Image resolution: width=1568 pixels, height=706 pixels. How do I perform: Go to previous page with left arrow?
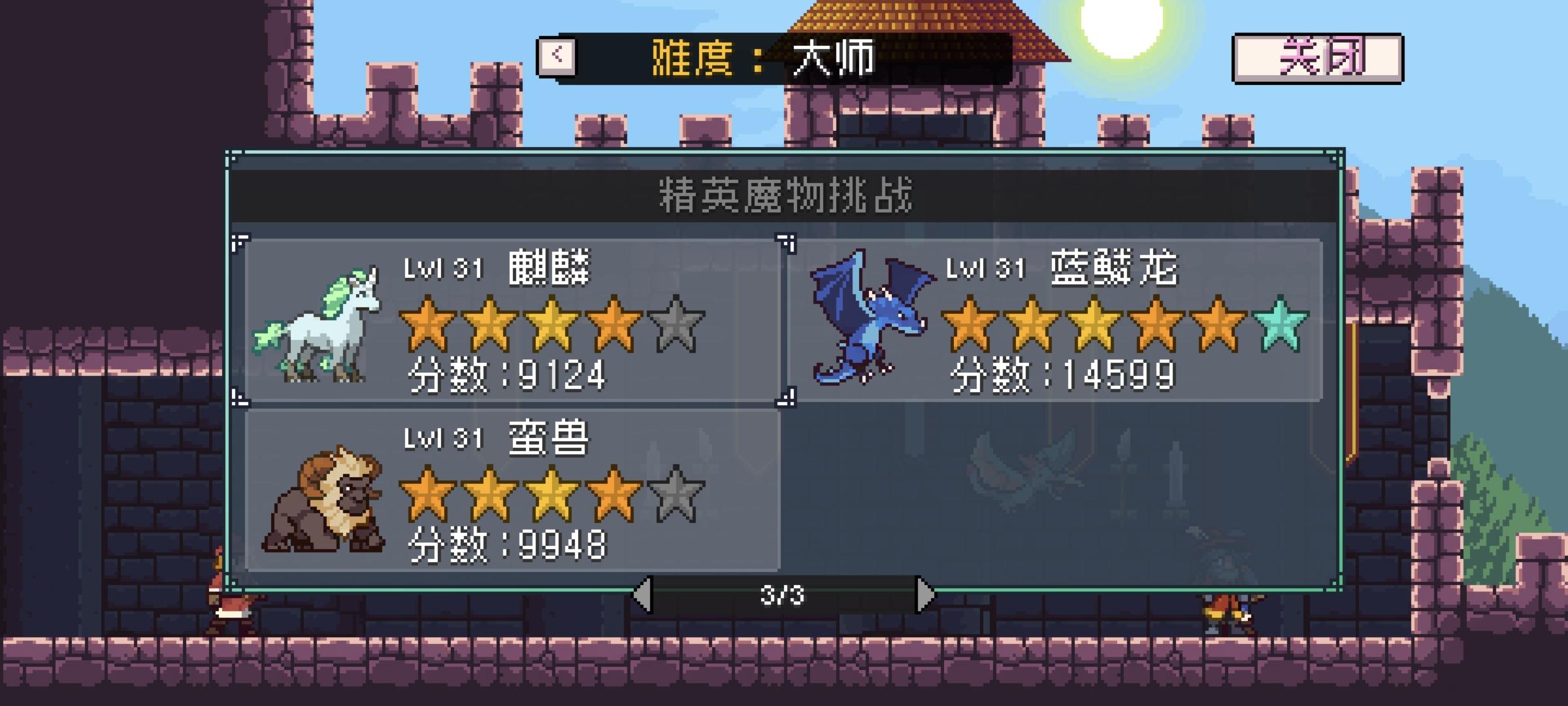click(x=644, y=595)
